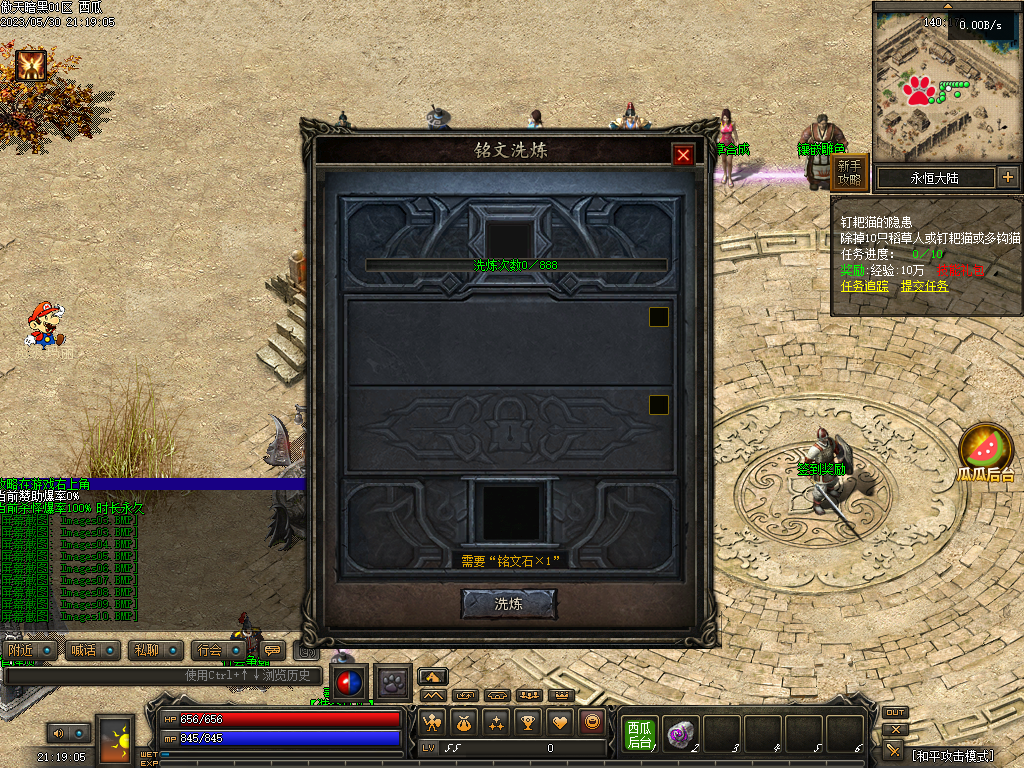The width and height of the screenshot is (1024, 768).
Task: Click the red-blue orb icon
Action: (x=349, y=682)
